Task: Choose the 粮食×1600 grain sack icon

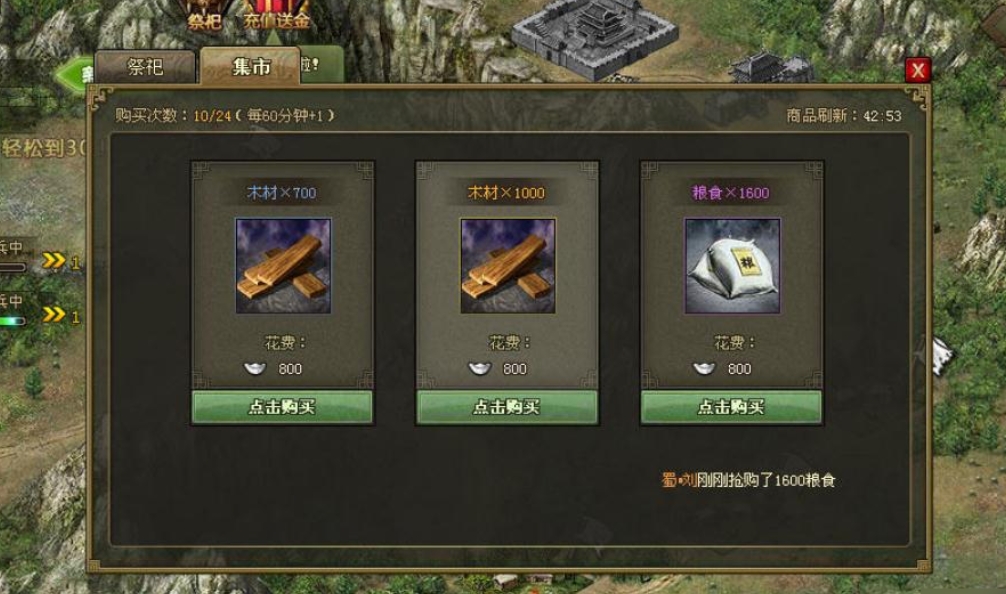Action: pos(731,266)
